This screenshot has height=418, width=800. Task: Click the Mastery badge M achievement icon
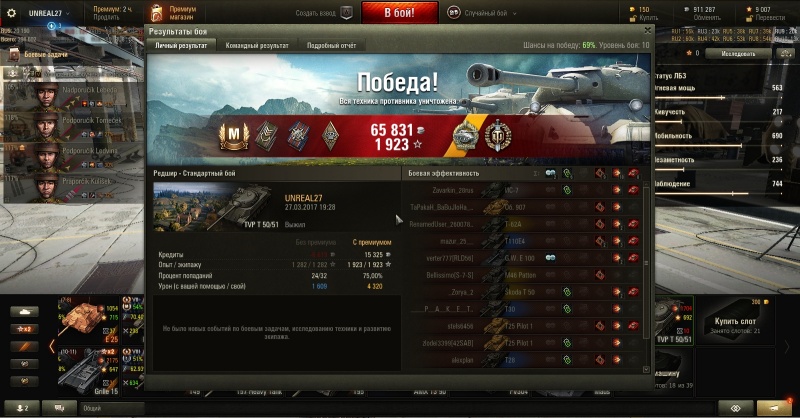[x=232, y=134]
